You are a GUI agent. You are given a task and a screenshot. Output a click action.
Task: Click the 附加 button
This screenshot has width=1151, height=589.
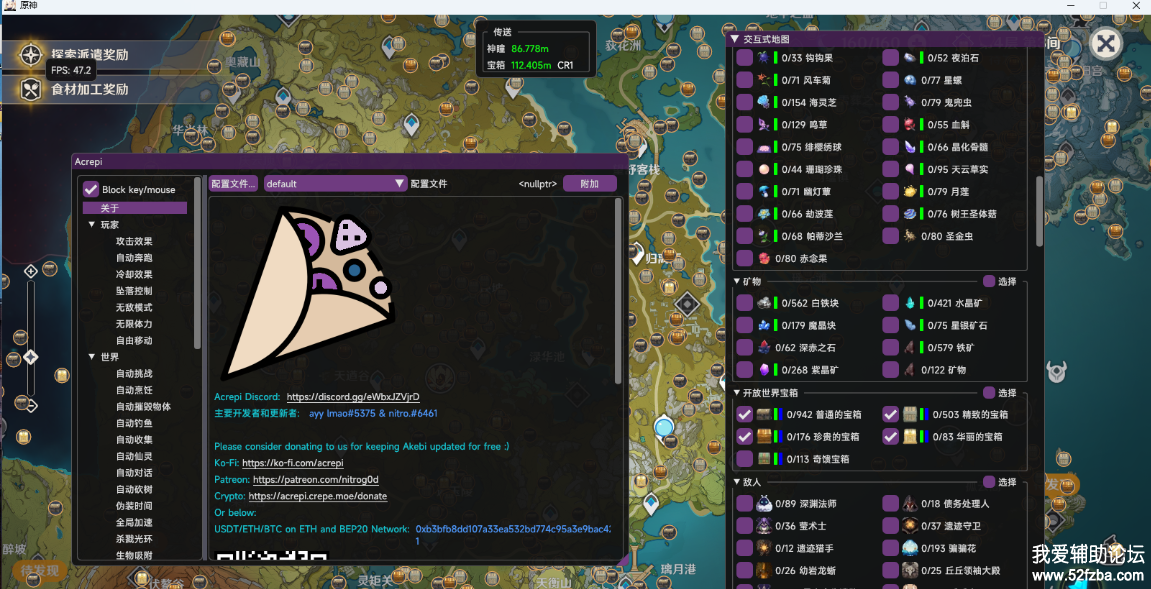pyautogui.click(x=589, y=184)
